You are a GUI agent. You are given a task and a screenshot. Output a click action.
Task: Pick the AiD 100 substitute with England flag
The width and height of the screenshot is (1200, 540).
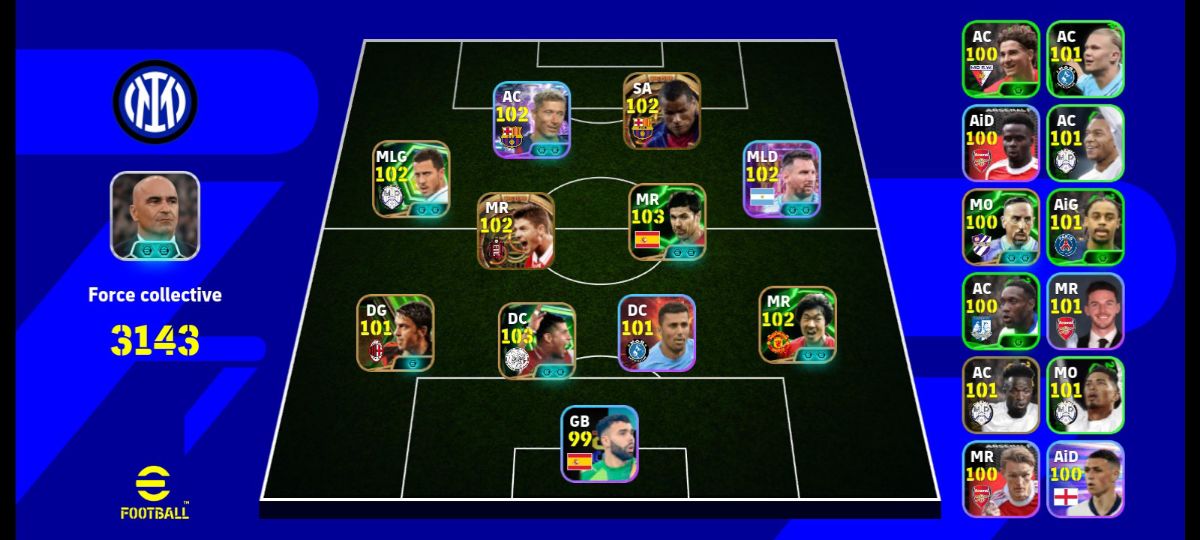[x=1085, y=479]
